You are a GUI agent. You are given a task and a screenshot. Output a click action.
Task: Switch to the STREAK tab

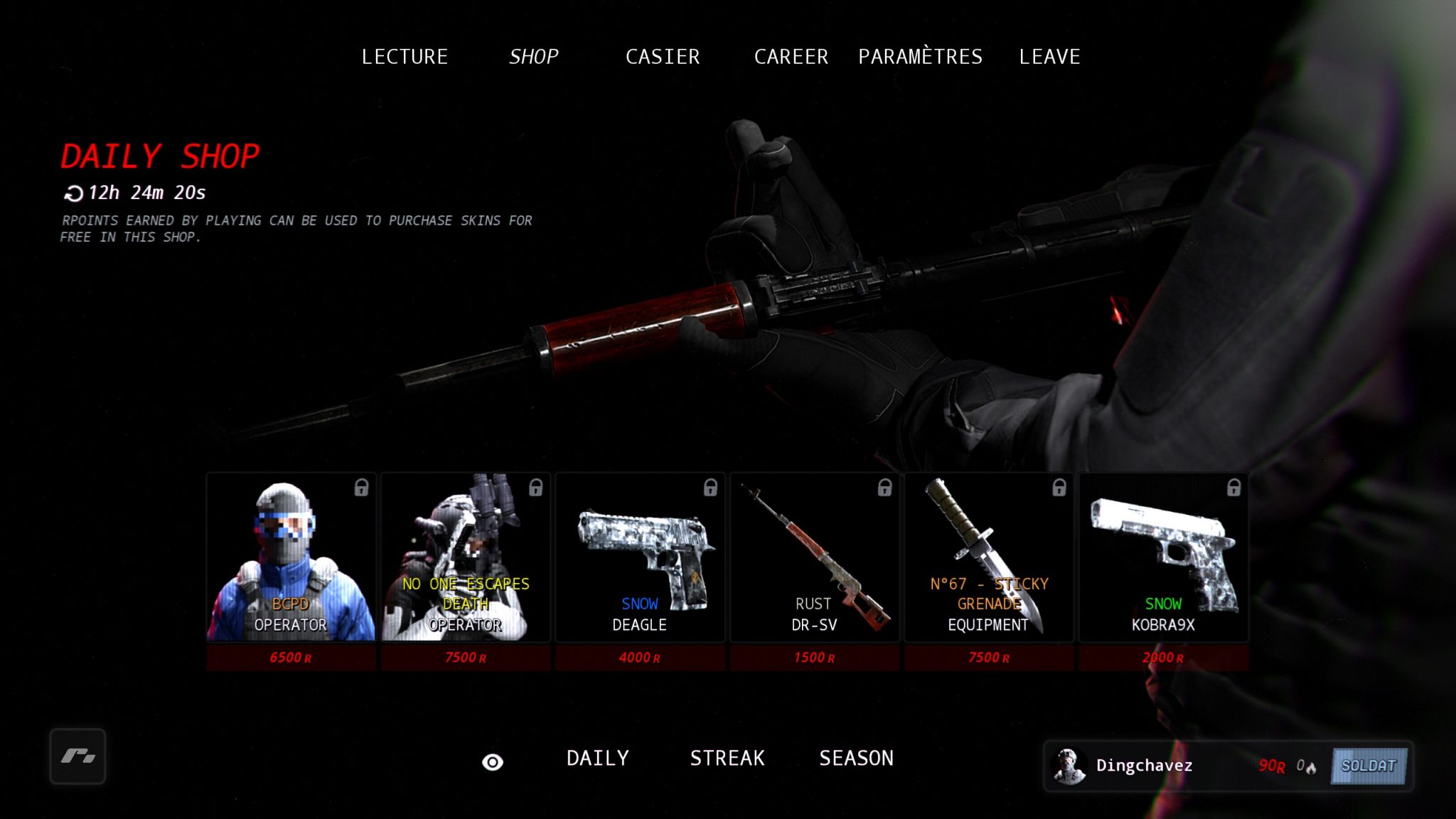[x=727, y=759]
